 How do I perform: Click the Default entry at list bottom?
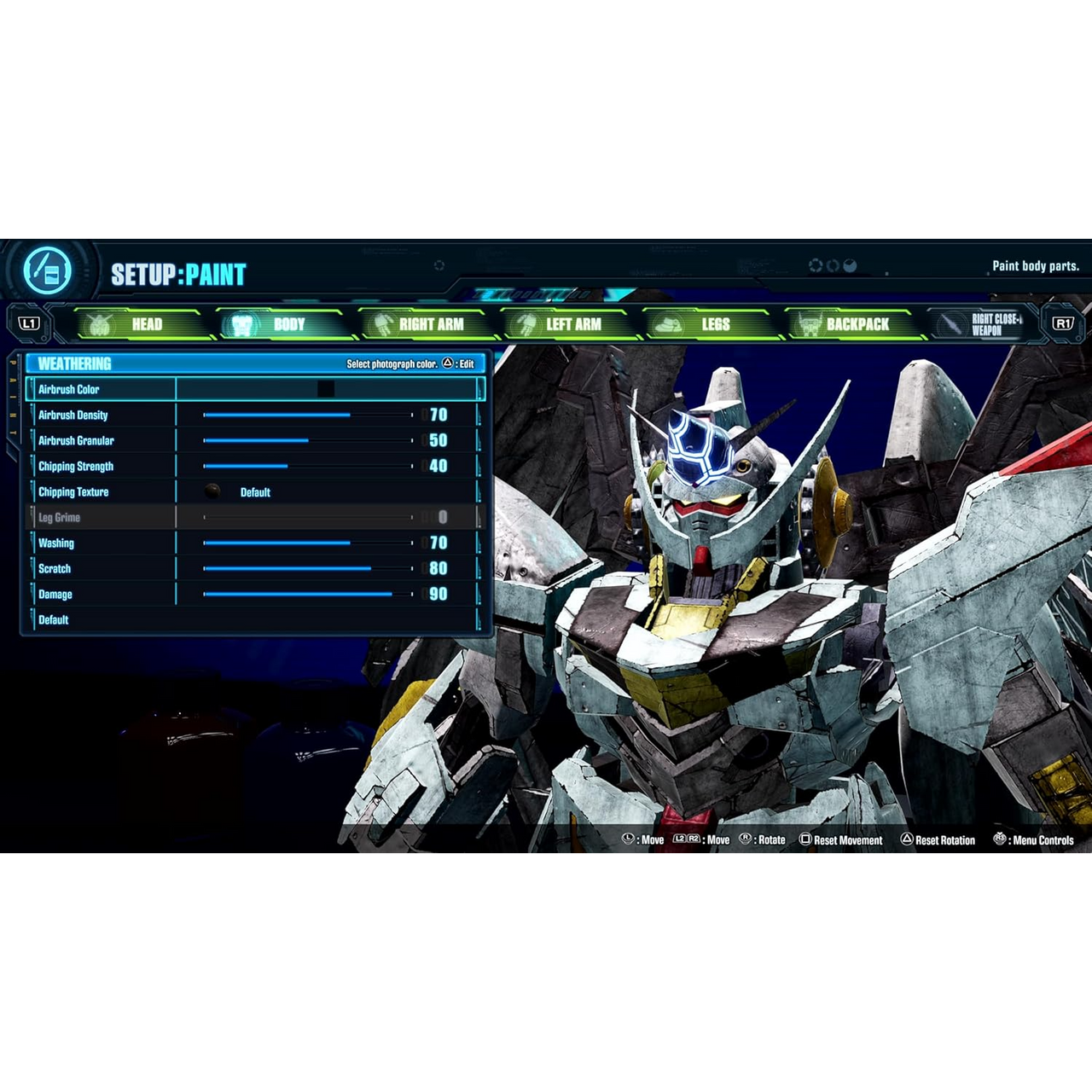coord(52,619)
